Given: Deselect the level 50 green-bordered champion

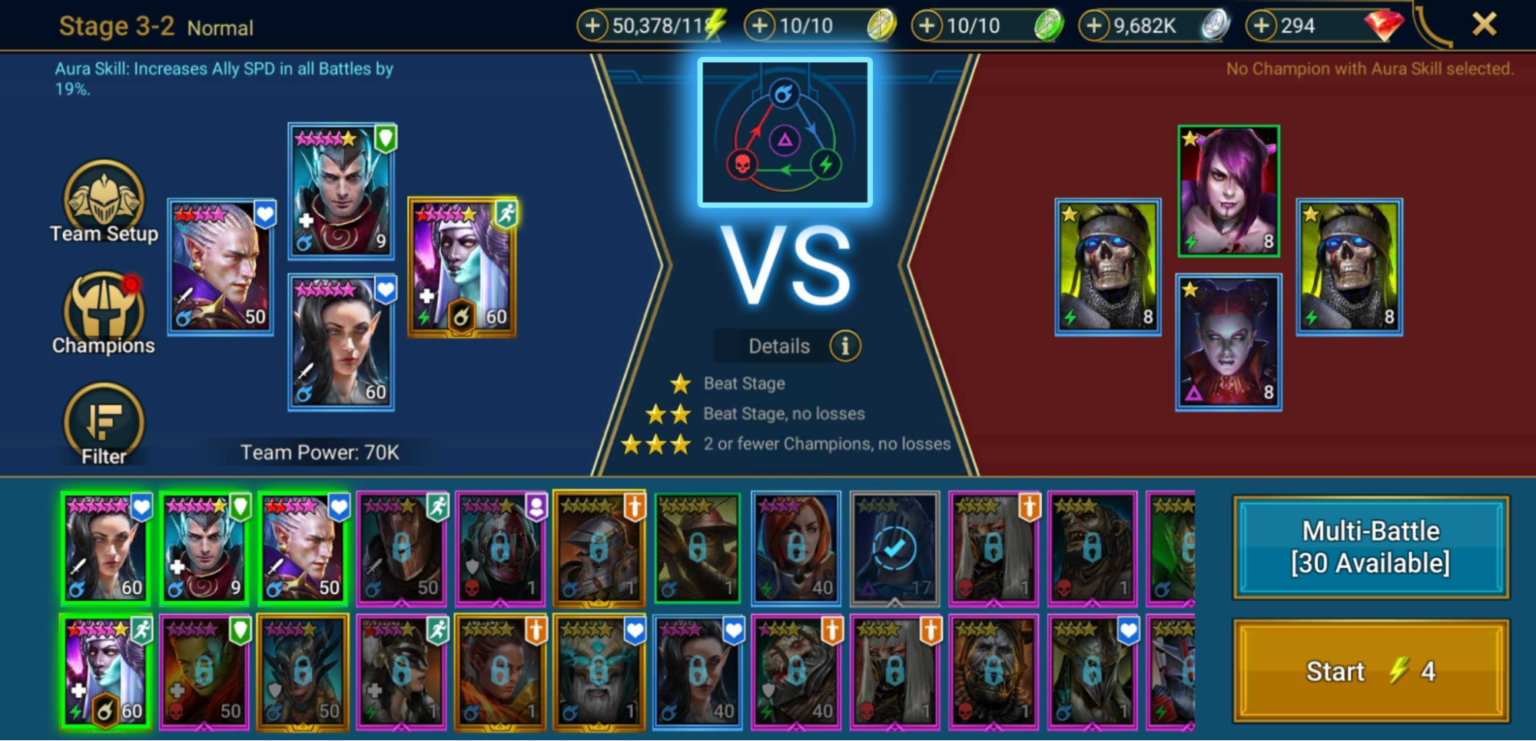Looking at the screenshot, I should point(302,548).
